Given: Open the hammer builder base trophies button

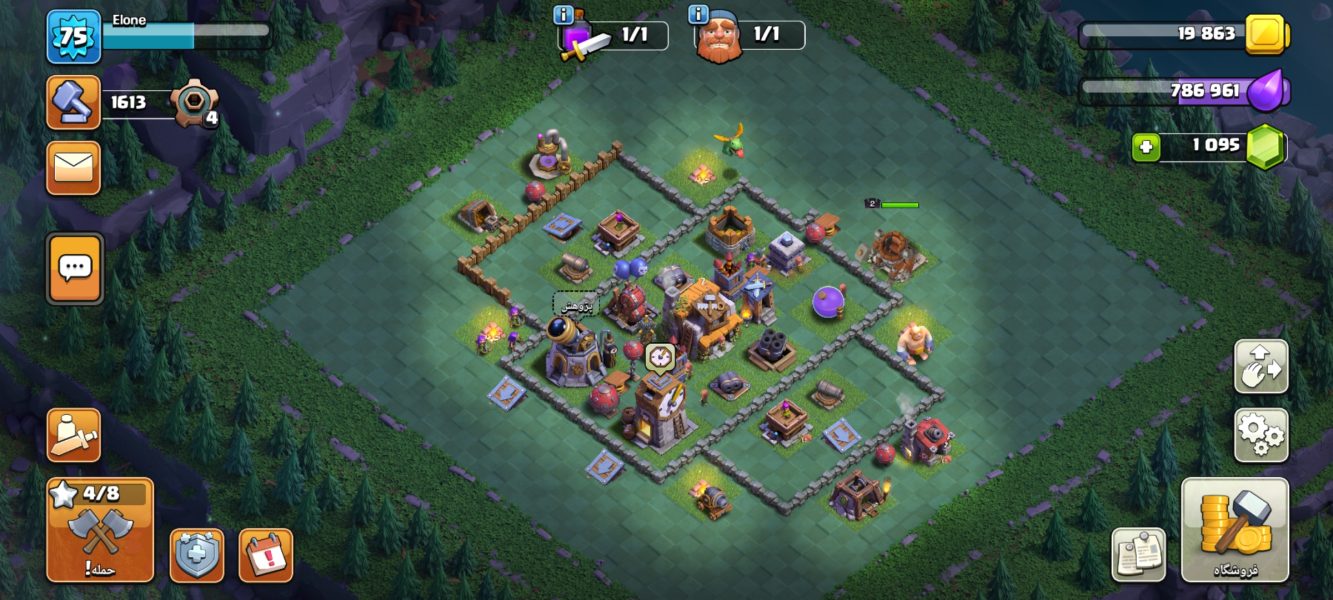Looking at the screenshot, I should (x=74, y=102).
